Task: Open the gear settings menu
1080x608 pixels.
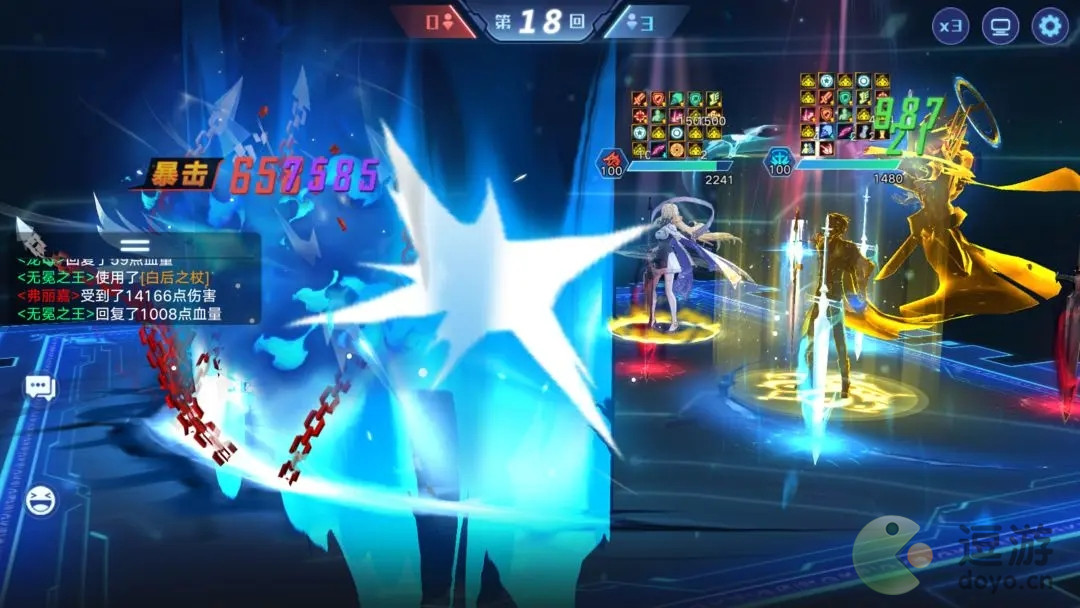Action: [1049, 26]
